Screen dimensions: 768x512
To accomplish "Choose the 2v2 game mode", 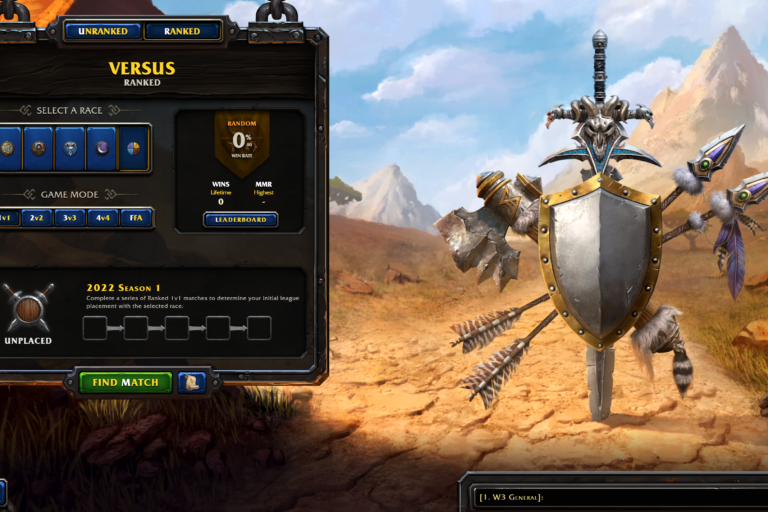I will [38, 217].
